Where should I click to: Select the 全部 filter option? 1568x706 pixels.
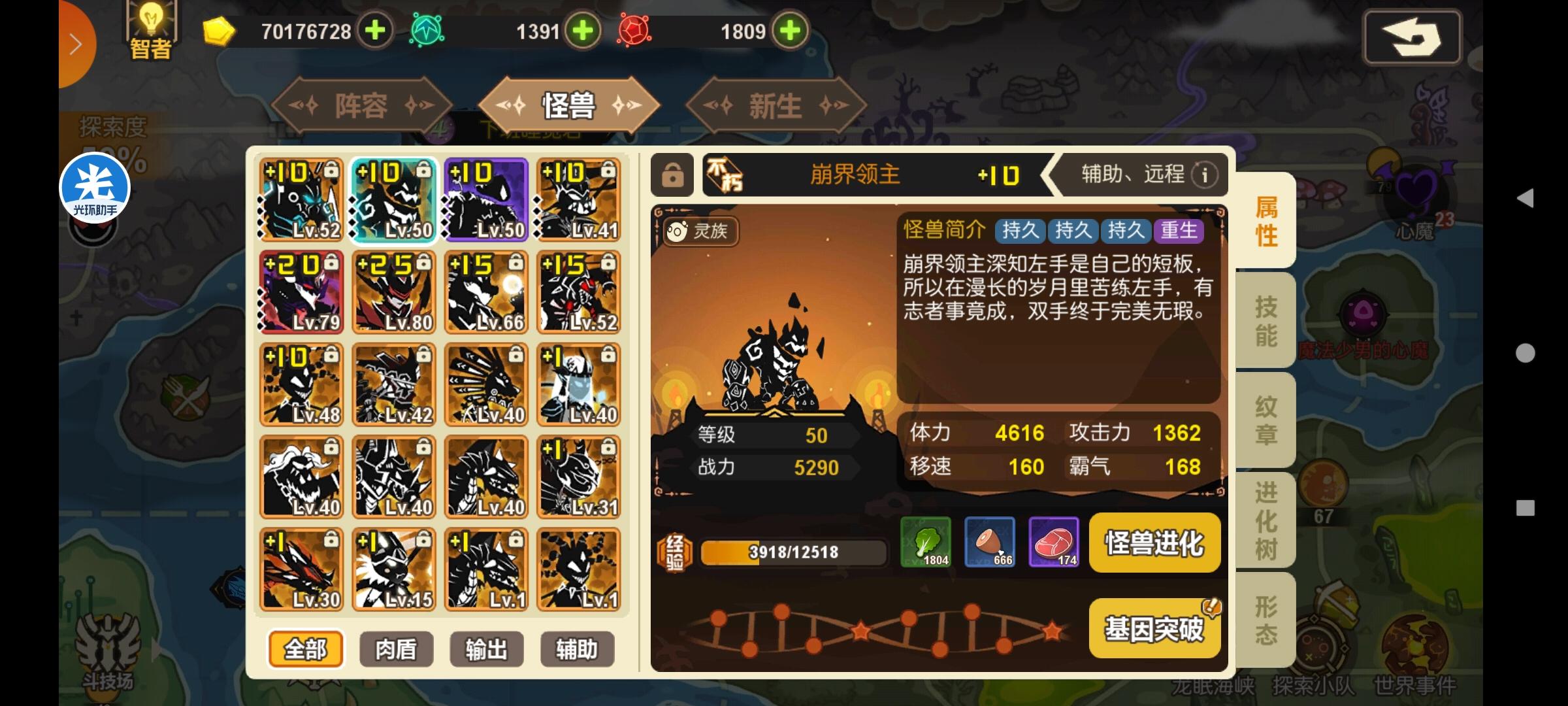[x=304, y=648]
